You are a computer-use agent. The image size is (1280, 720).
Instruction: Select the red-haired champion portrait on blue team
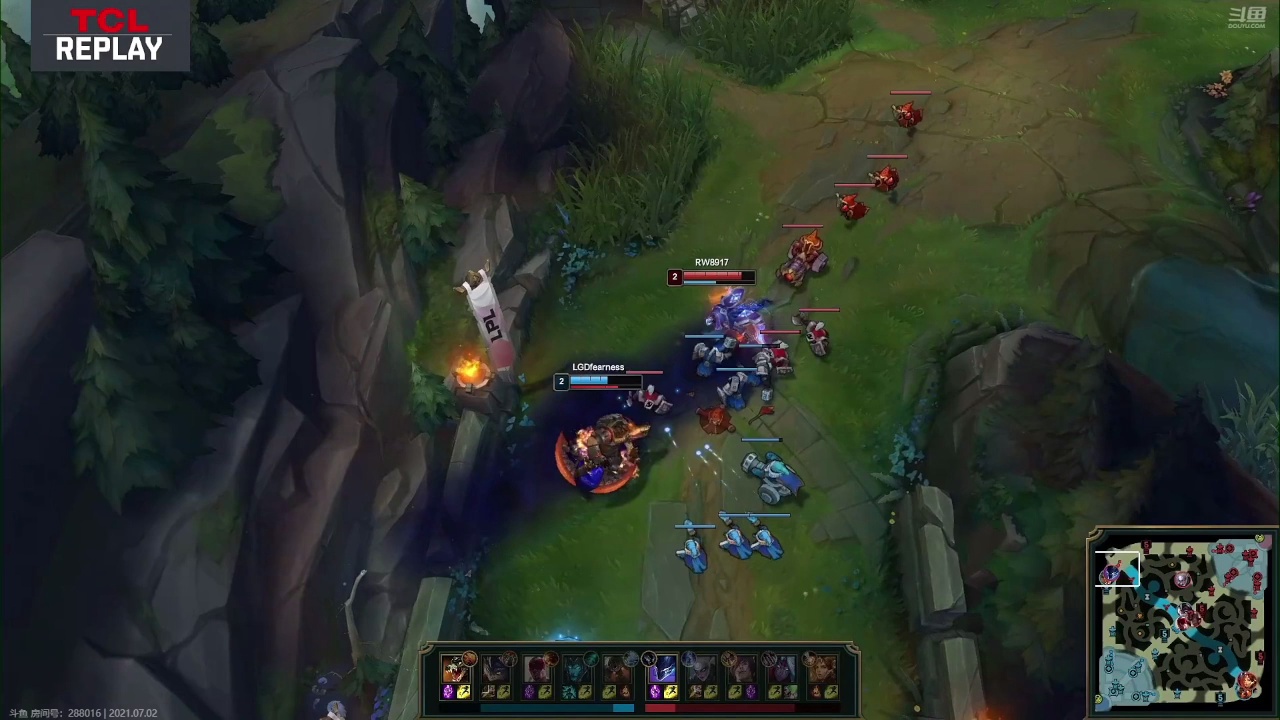[537, 668]
